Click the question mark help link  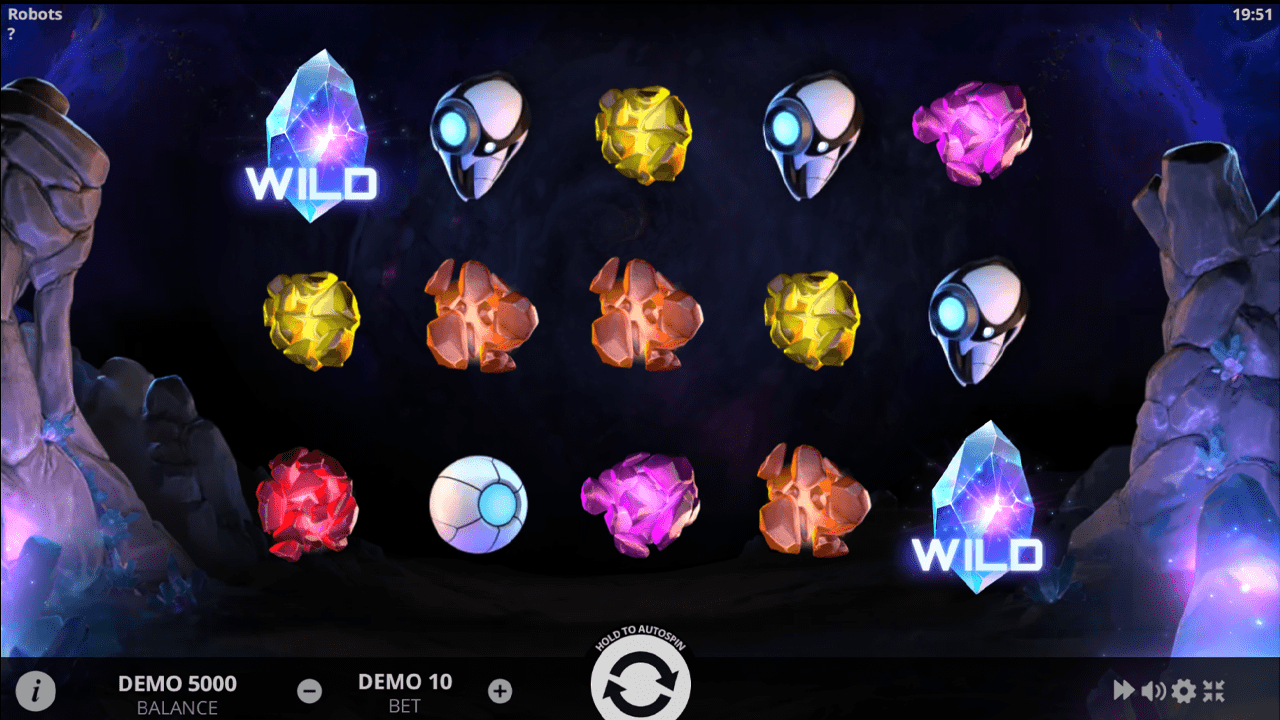click(11, 33)
